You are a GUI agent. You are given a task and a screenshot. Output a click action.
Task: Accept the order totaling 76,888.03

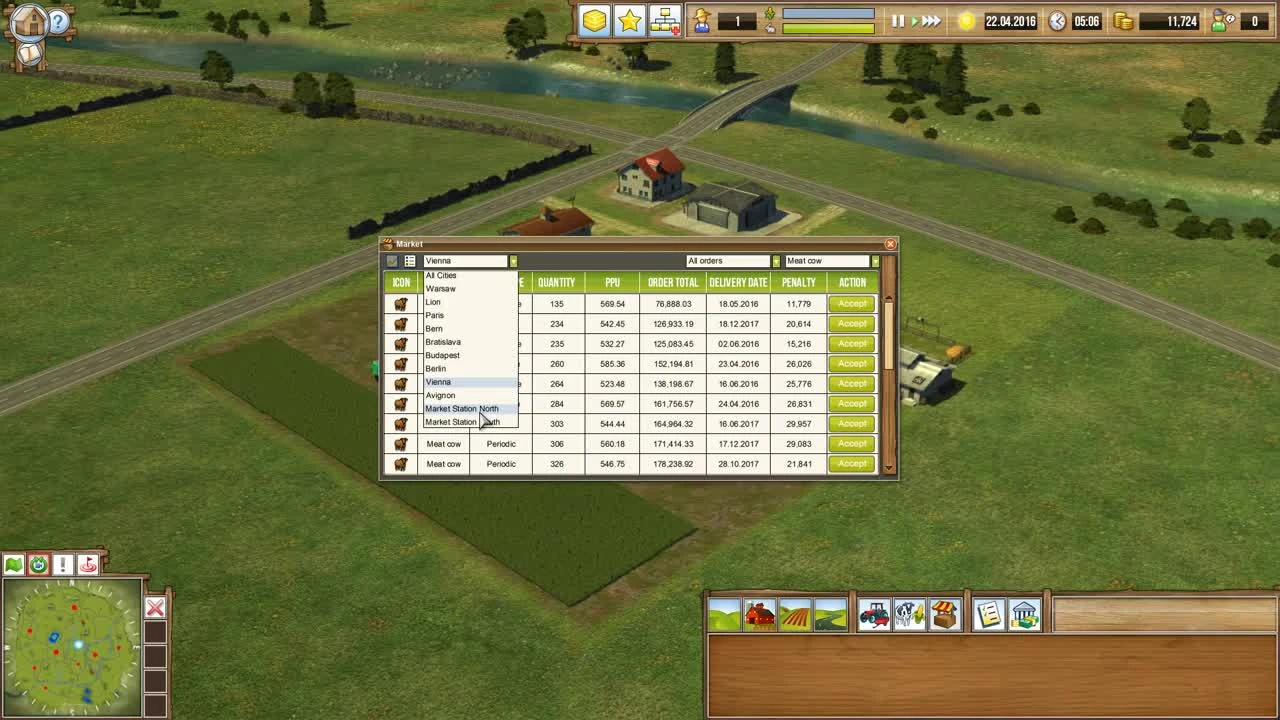(x=851, y=303)
